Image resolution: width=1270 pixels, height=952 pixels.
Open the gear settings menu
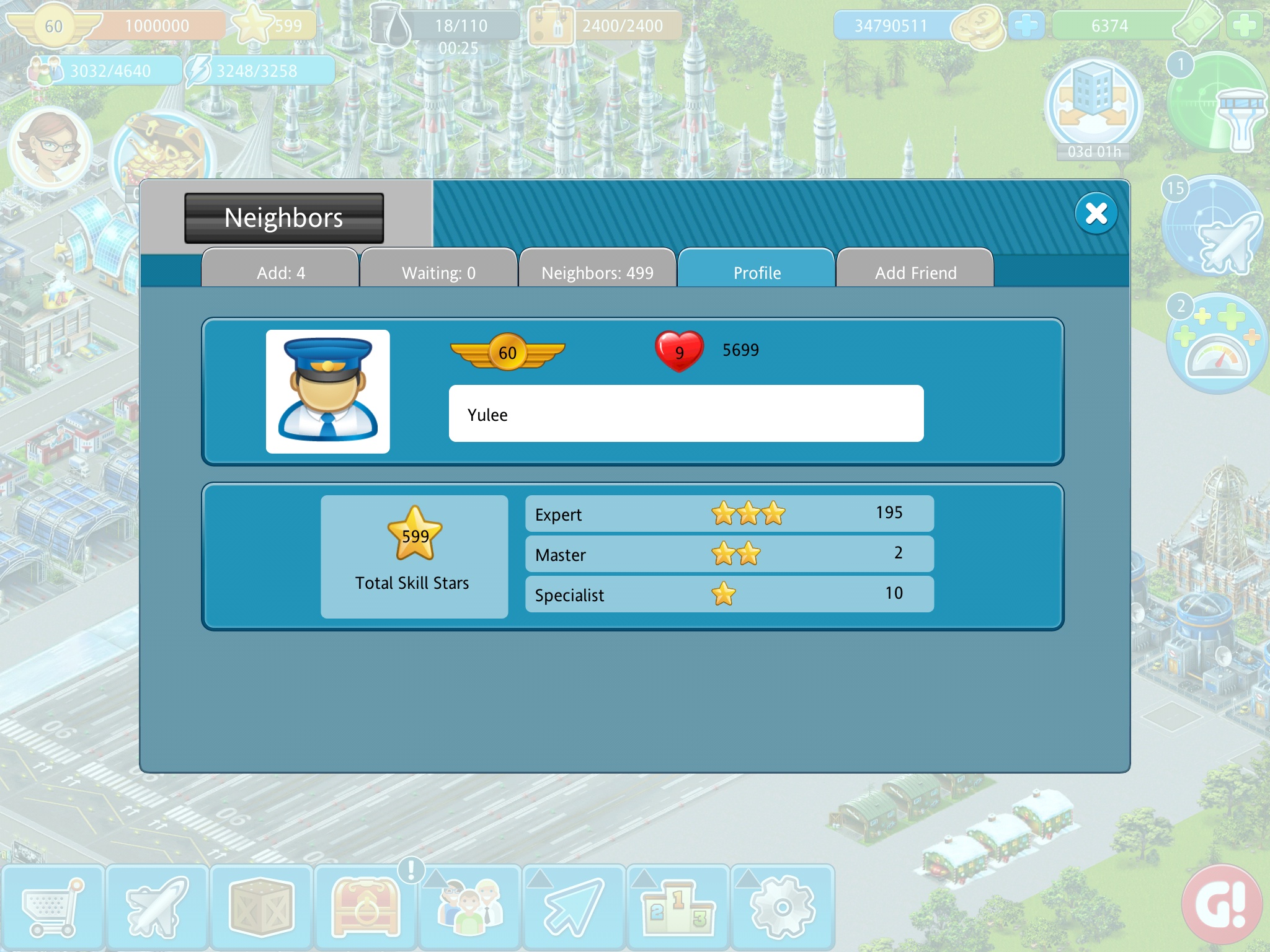[x=783, y=907]
